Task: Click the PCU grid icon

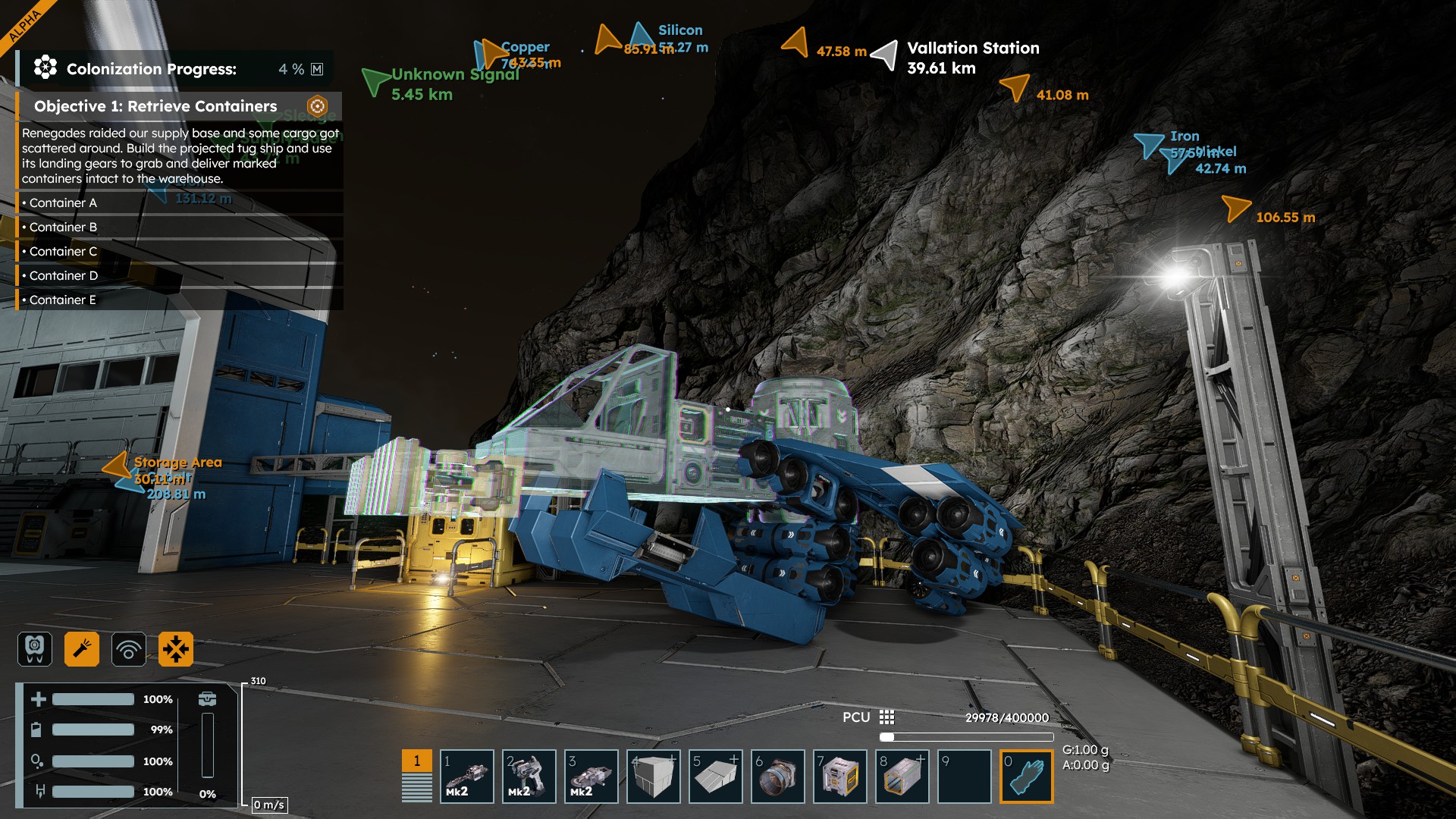Action: [x=886, y=717]
